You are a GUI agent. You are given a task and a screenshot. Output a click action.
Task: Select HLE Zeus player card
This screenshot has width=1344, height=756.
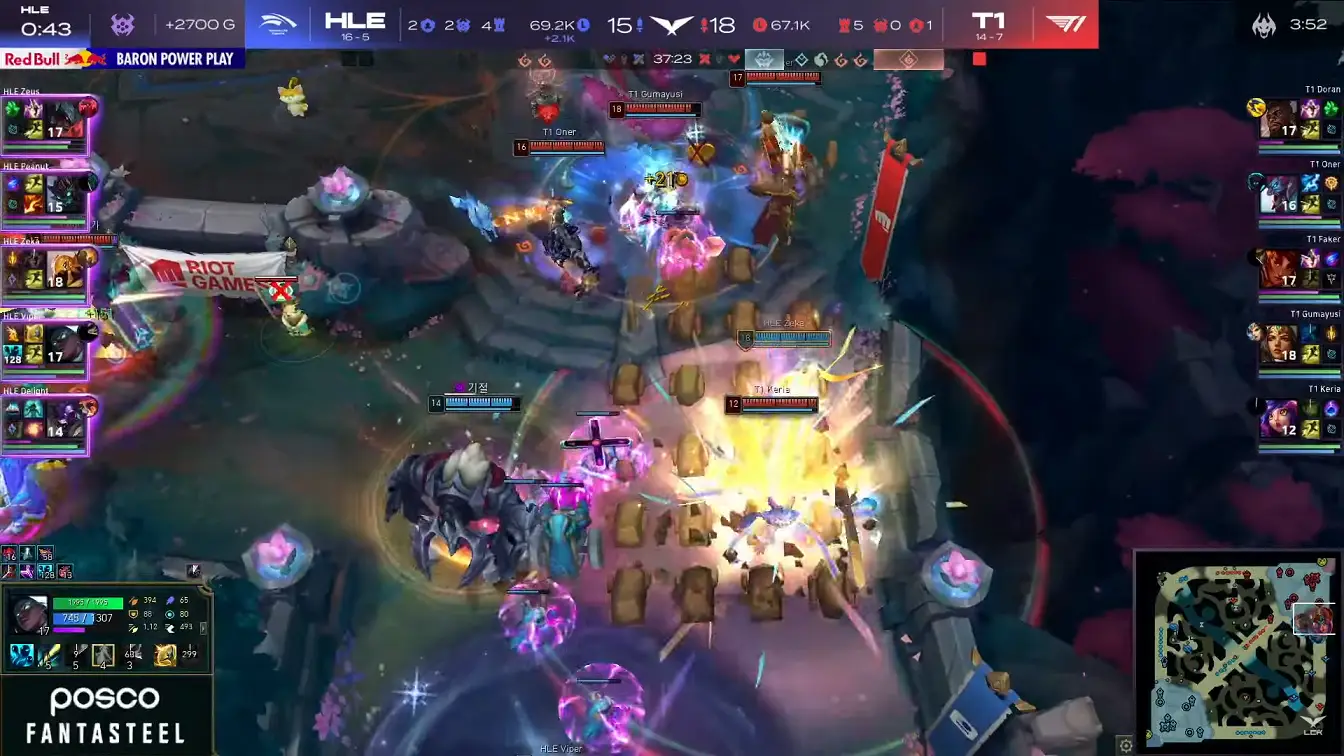click(x=46, y=123)
